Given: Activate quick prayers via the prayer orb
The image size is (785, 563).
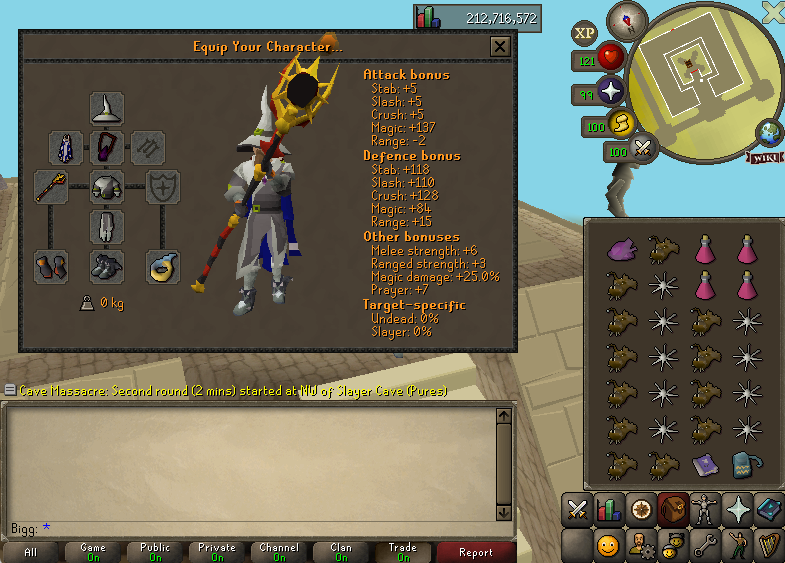Looking at the screenshot, I should click(611, 94).
